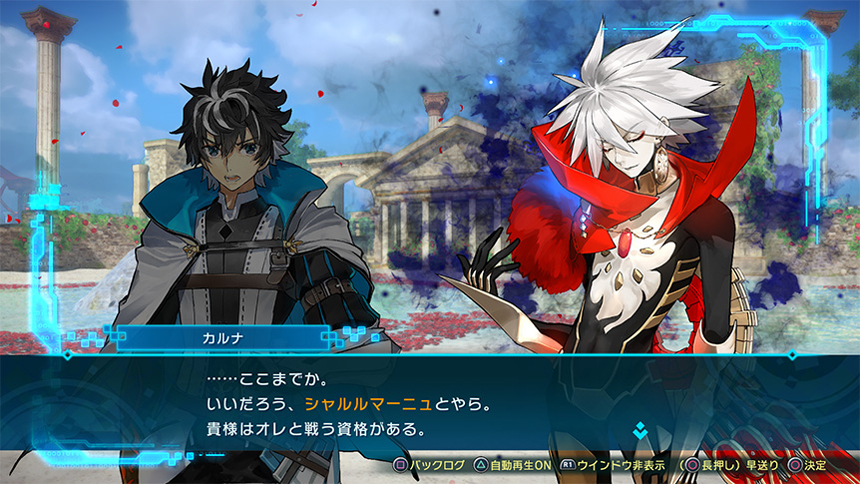The height and width of the screenshot is (484, 860).
Task: Click the dialogue continue arrow indicator
Action: pyautogui.click(x=639, y=431)
